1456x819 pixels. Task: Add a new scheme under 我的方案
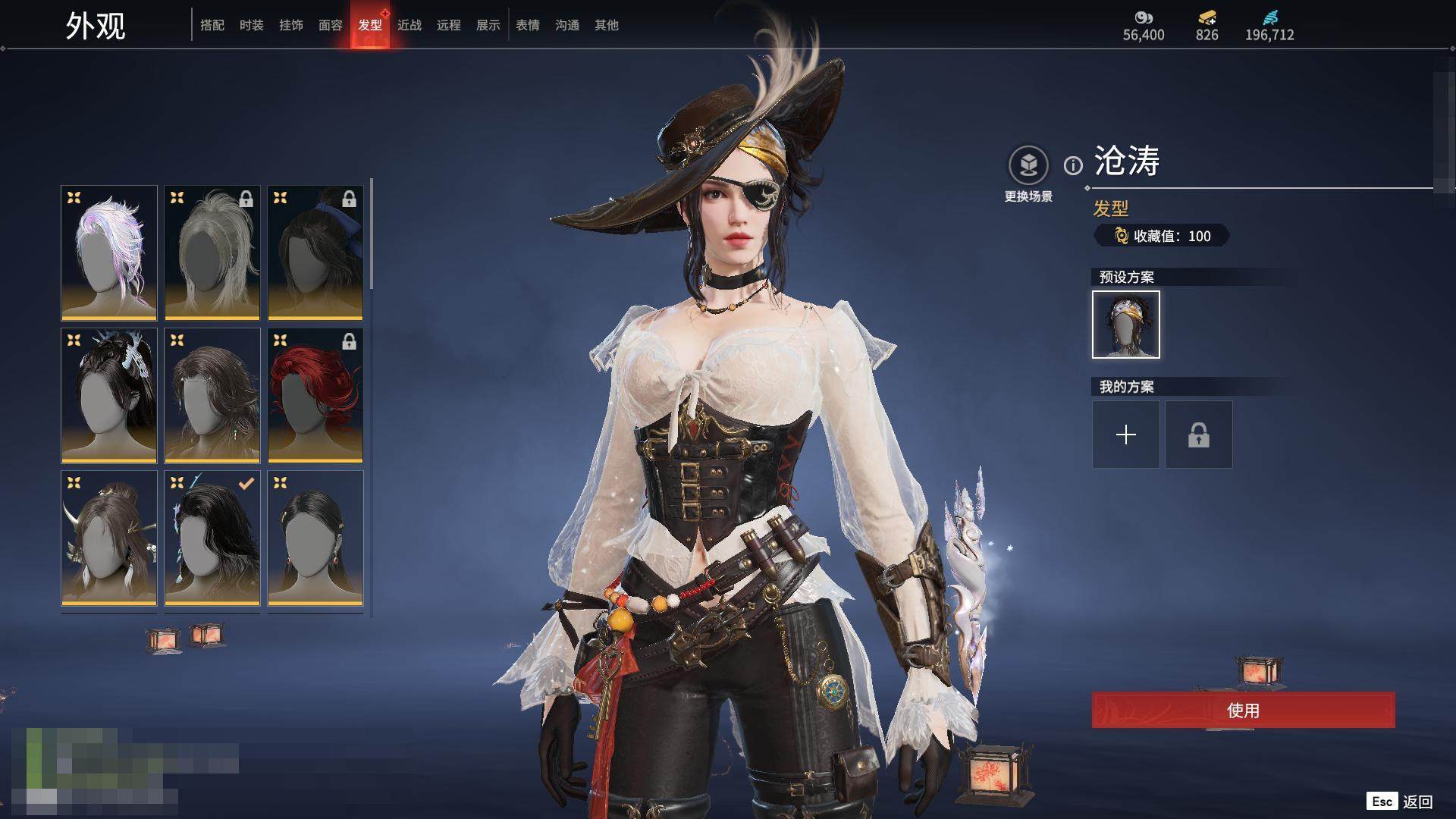point(1125,435)
